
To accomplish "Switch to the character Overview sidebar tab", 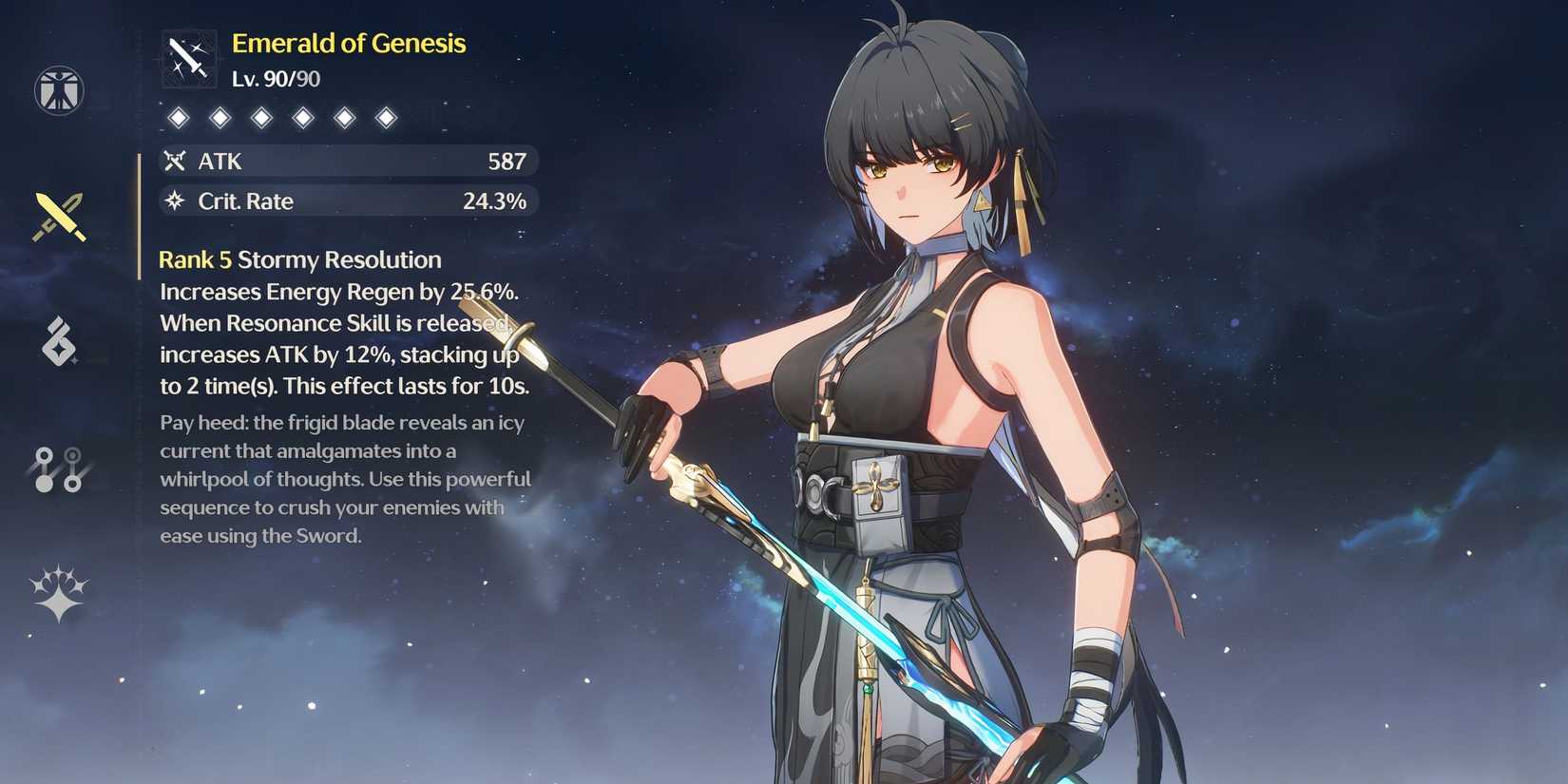I will (x=59, y=88).
